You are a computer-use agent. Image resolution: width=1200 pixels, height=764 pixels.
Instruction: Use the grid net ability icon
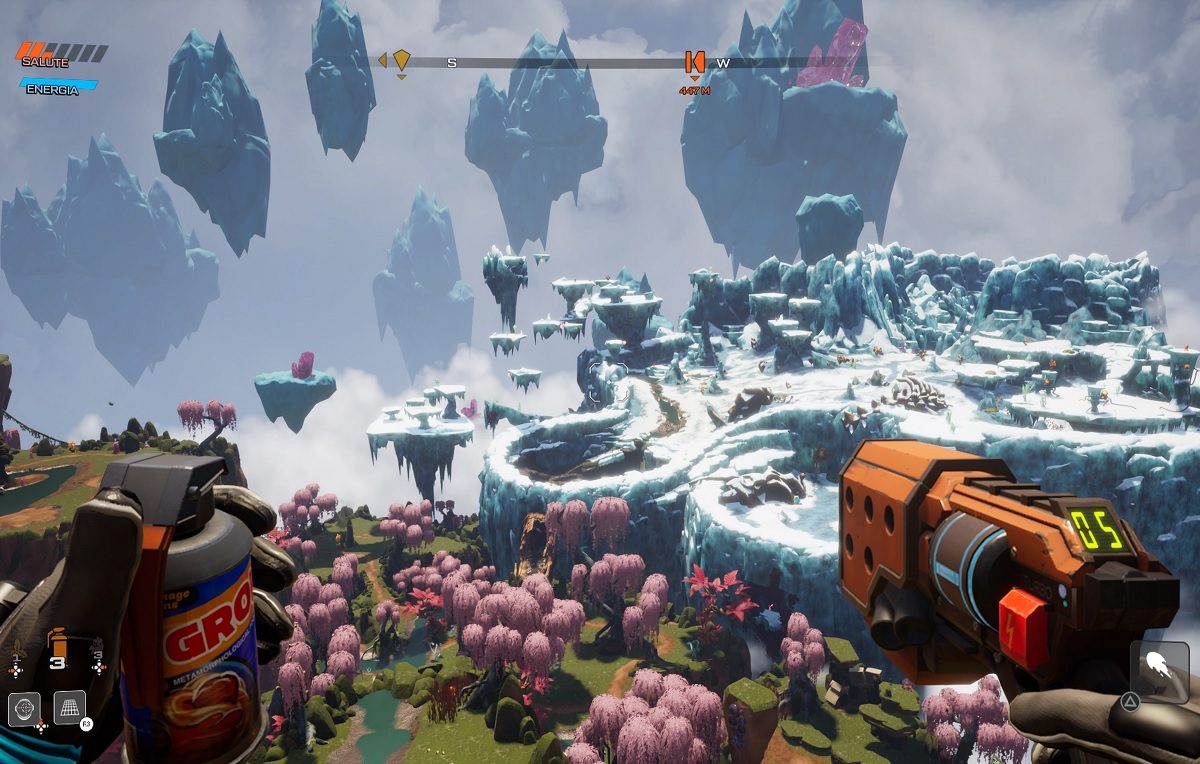point(69,707)
